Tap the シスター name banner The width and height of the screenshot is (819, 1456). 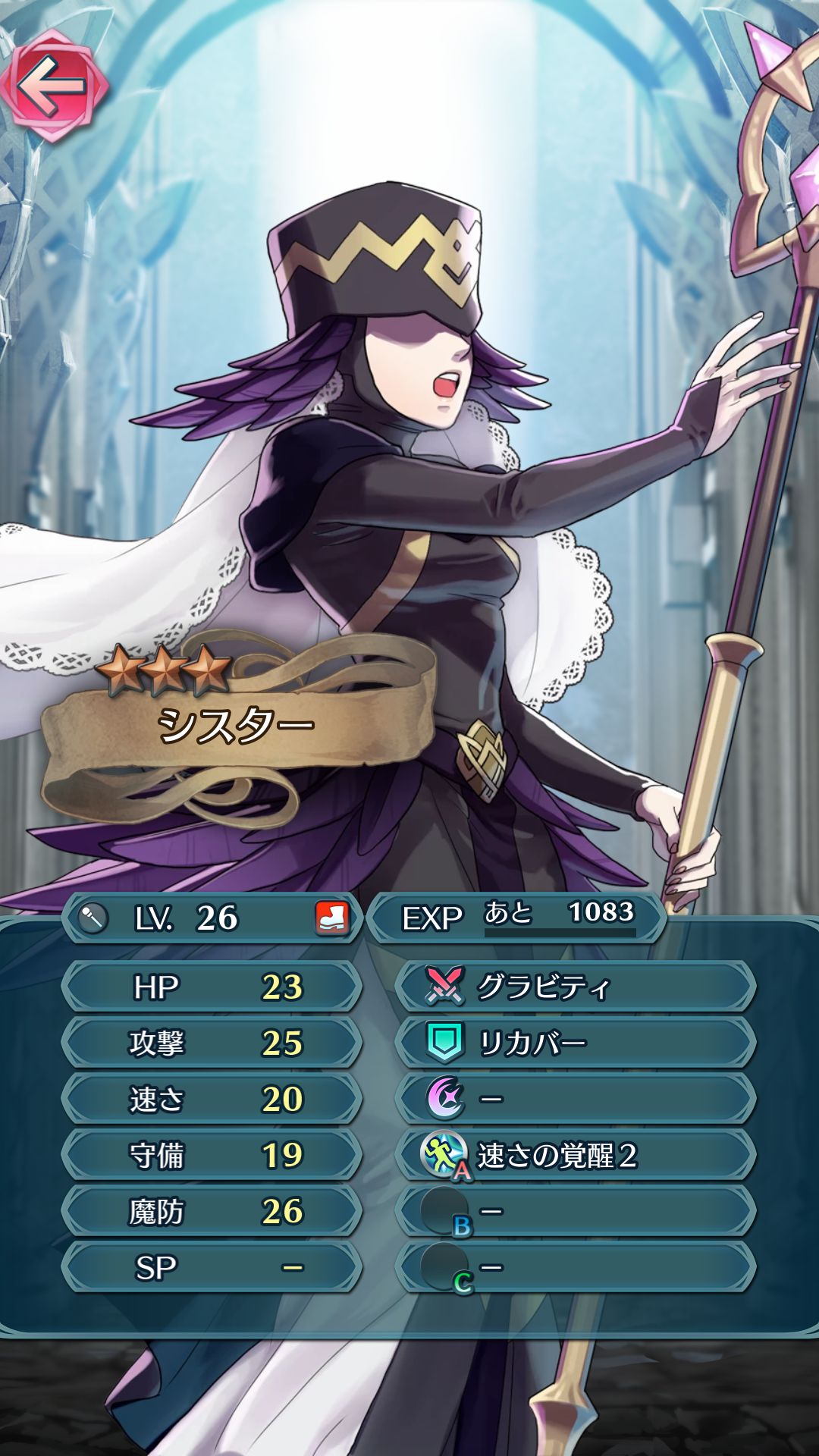point(235,726)
